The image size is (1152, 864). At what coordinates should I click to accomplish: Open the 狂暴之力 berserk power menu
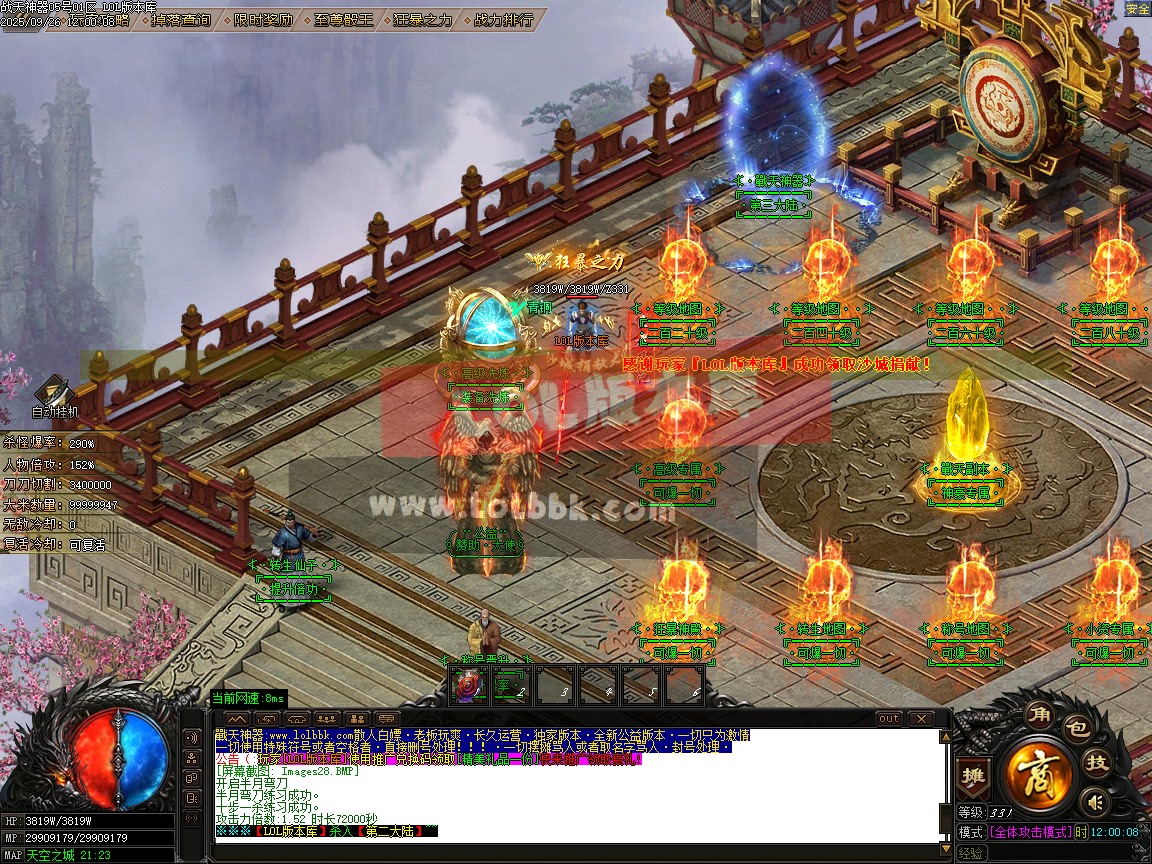[x=422, y=19]
